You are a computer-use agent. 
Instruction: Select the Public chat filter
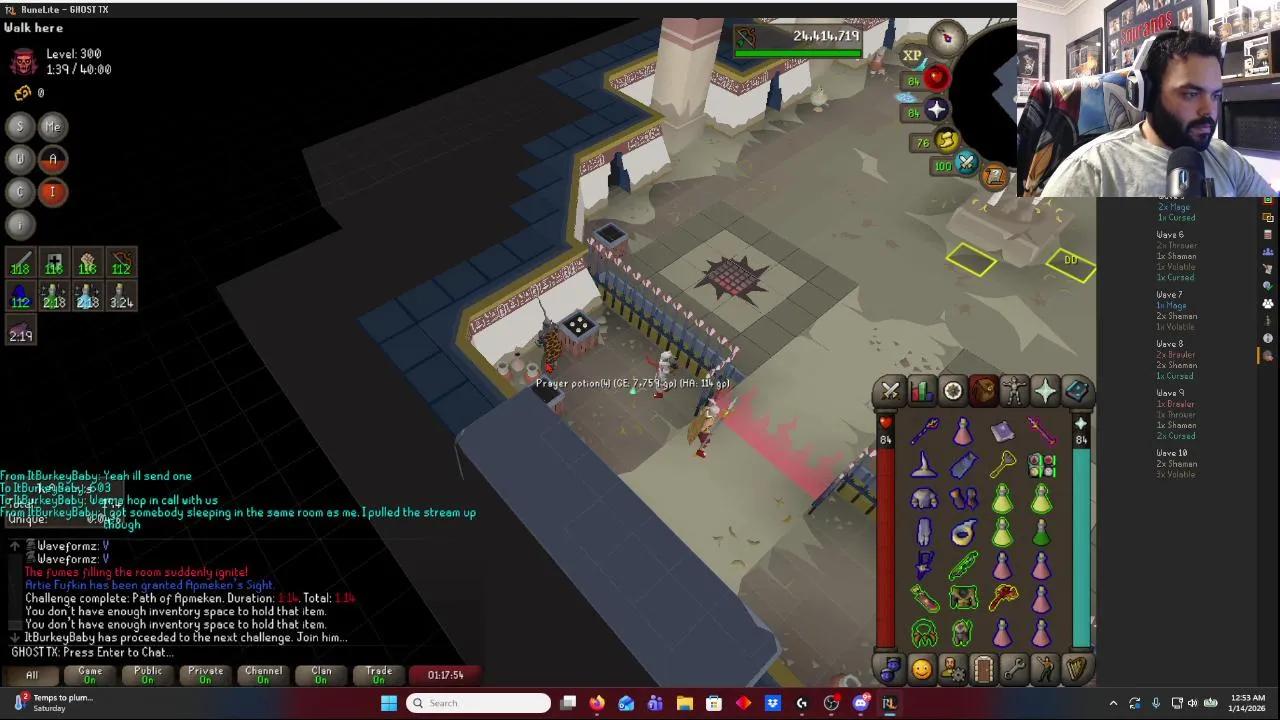point(148,675)
